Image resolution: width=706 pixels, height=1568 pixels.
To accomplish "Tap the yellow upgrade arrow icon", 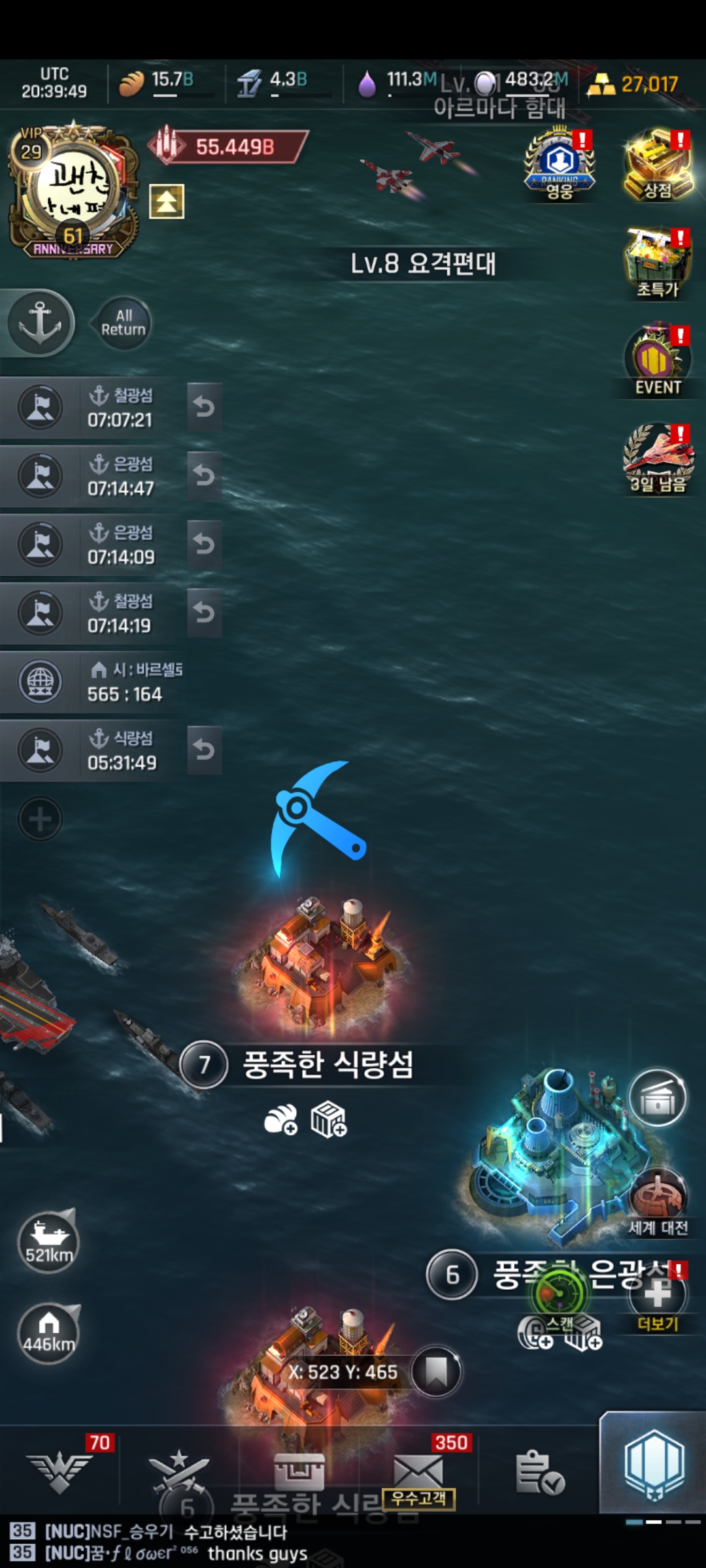I will point(167,201).
